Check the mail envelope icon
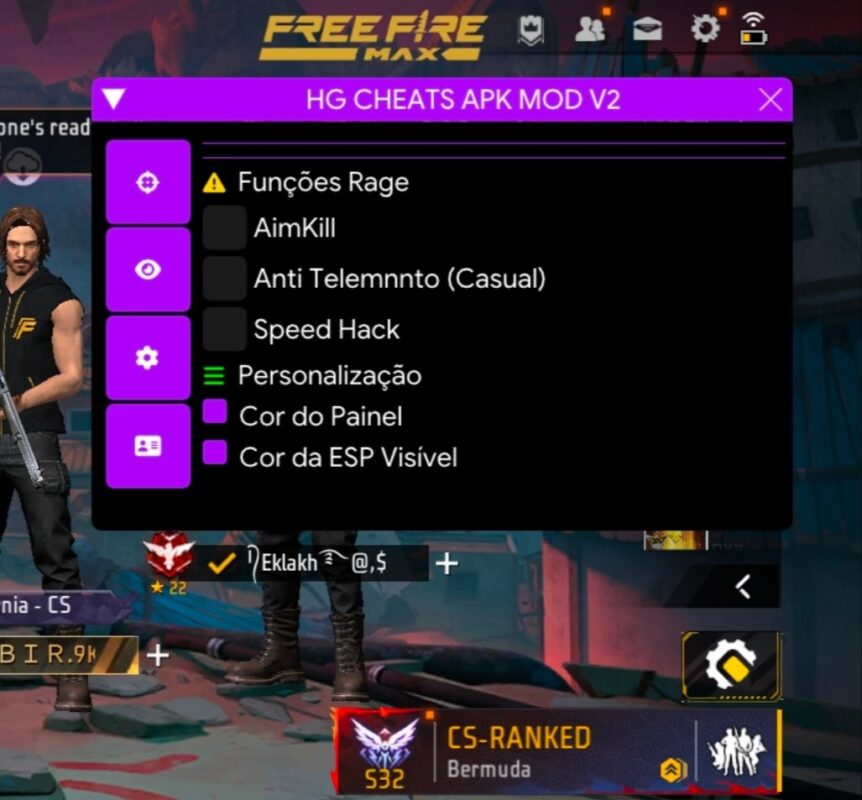Viewport: 862px width, 800px height. [x=647, y=30]
